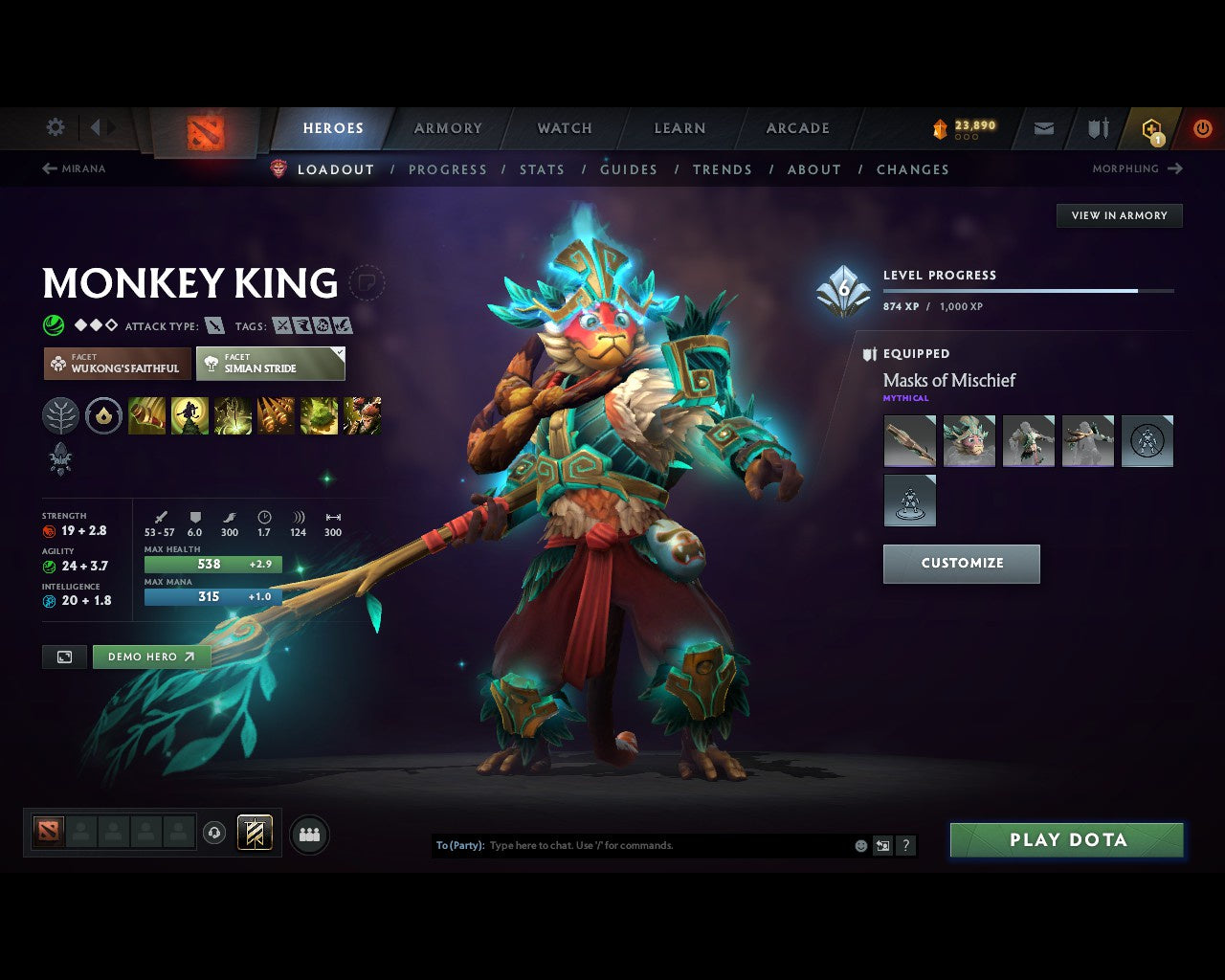Select the Simian Stride facet

point(271,364)
